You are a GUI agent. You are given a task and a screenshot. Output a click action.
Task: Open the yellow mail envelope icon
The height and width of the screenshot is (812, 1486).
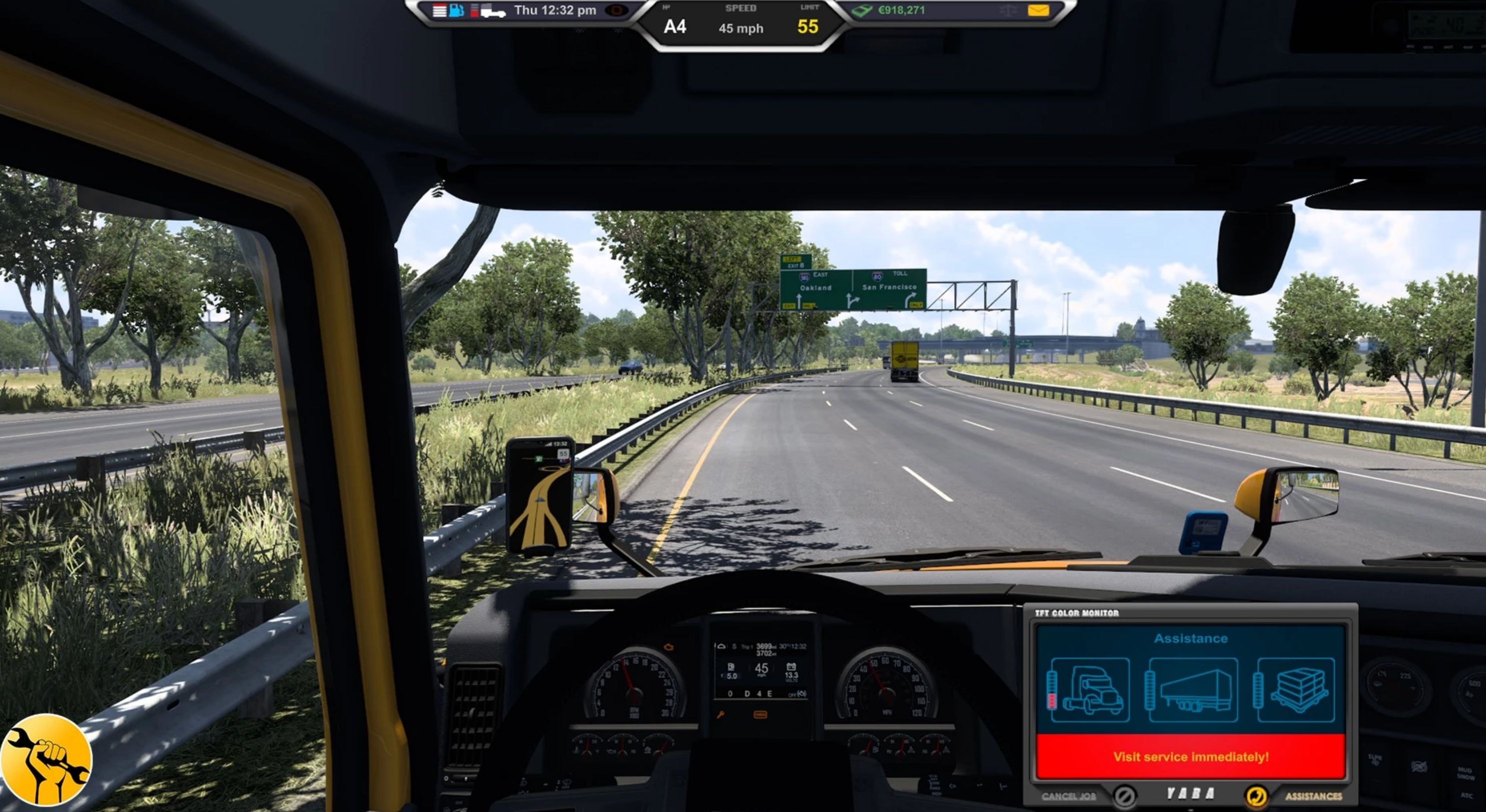coord(1038,11)
